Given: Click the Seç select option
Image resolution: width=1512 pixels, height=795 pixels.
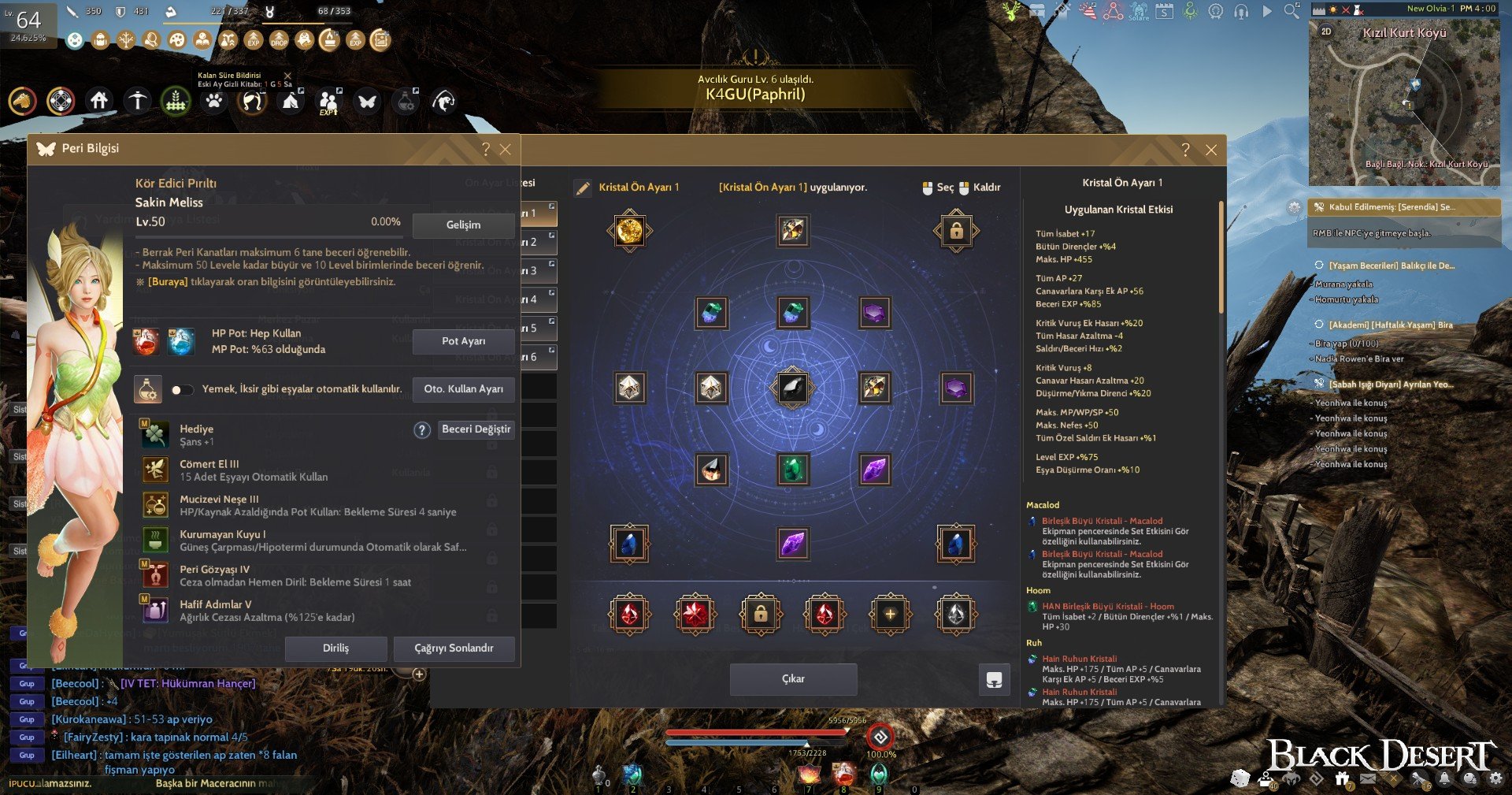Looking at the screenshot, I should [x=938, y=188].
